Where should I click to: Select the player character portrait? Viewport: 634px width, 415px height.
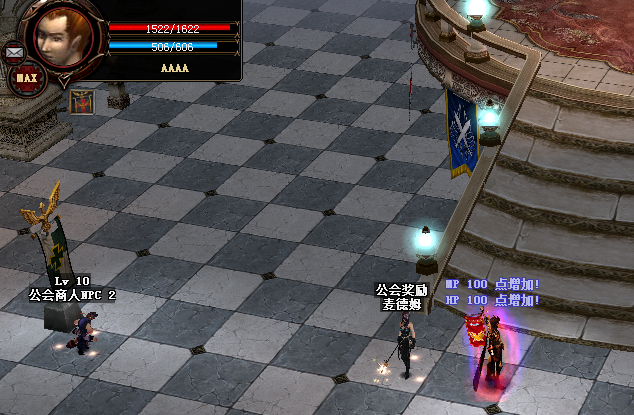65,38
